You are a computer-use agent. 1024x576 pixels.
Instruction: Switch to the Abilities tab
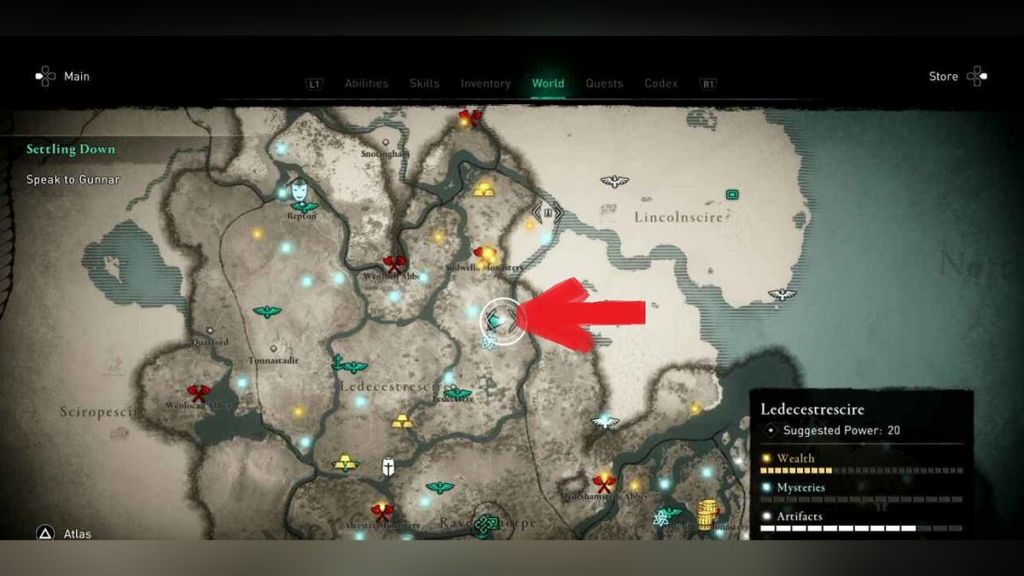[366, 84]
